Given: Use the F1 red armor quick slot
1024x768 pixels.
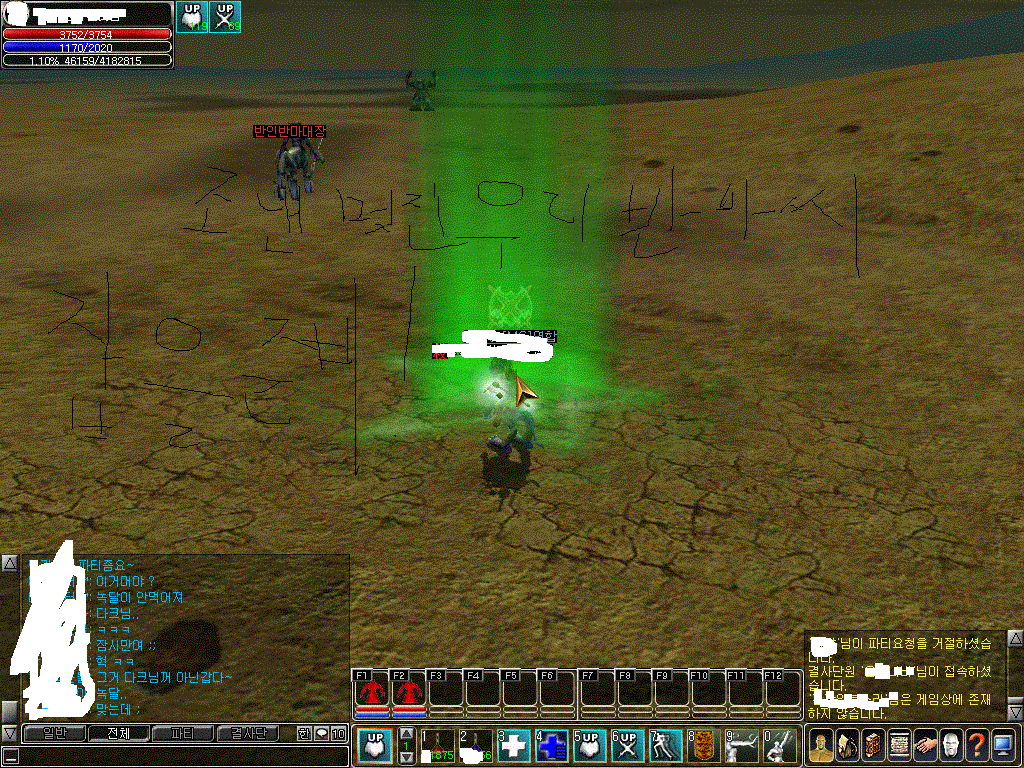Looking at the screenshot, I should (372, 691).
